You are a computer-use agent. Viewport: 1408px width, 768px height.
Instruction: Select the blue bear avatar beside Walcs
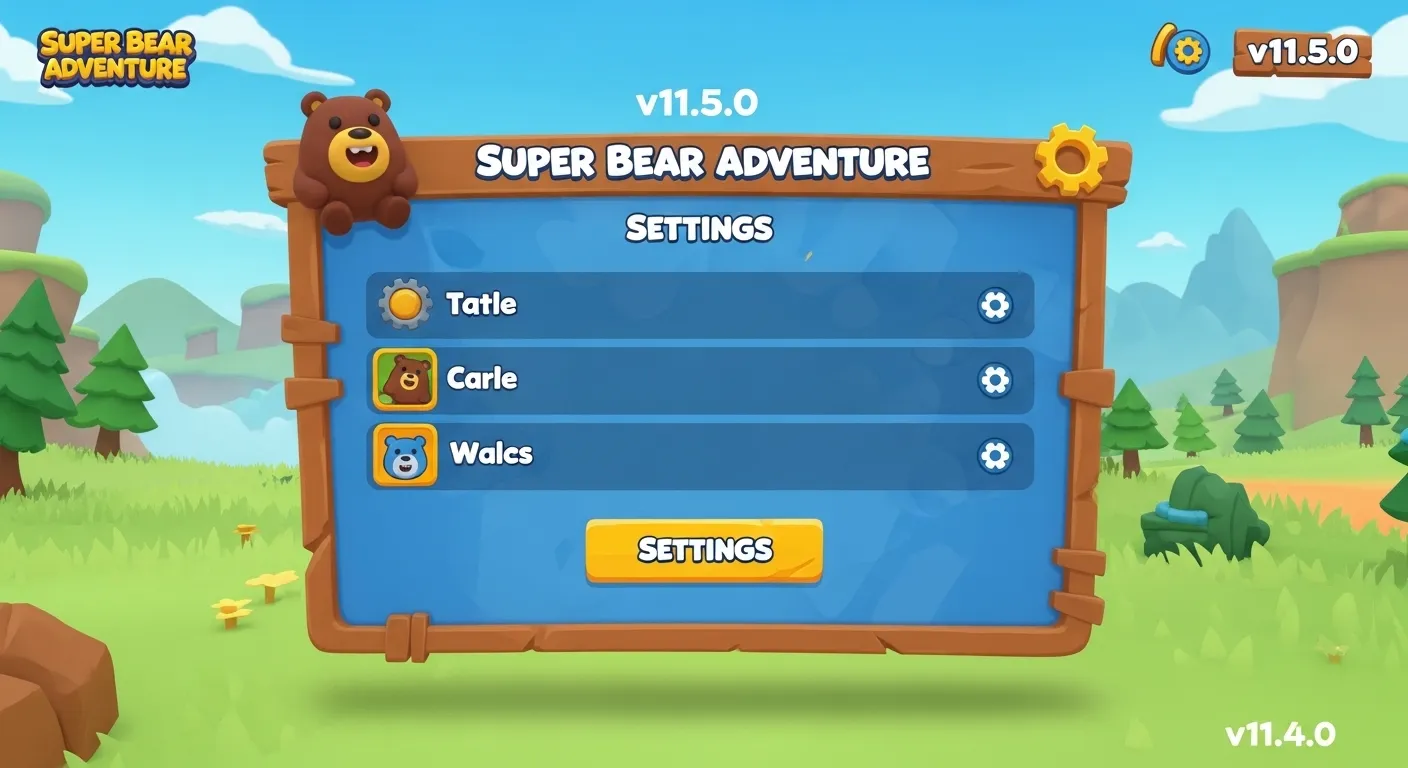pos(405,453)
